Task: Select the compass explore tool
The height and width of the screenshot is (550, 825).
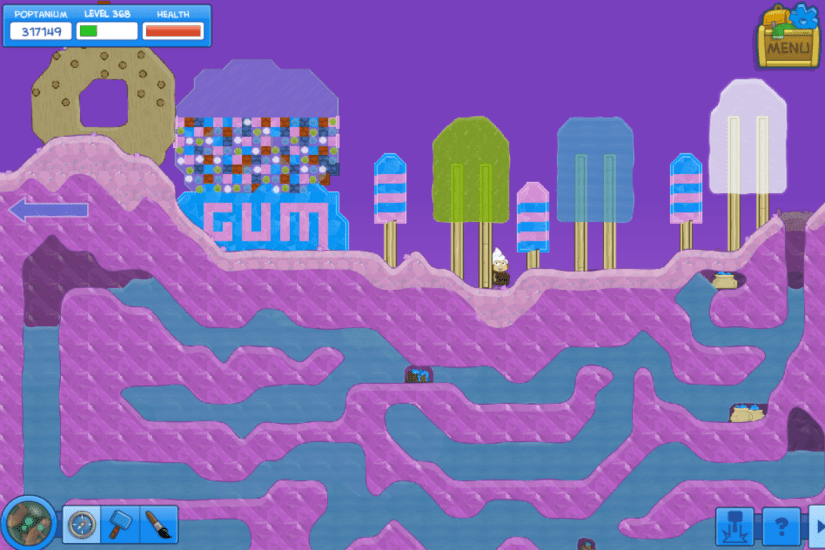Action: click(81, 524)
